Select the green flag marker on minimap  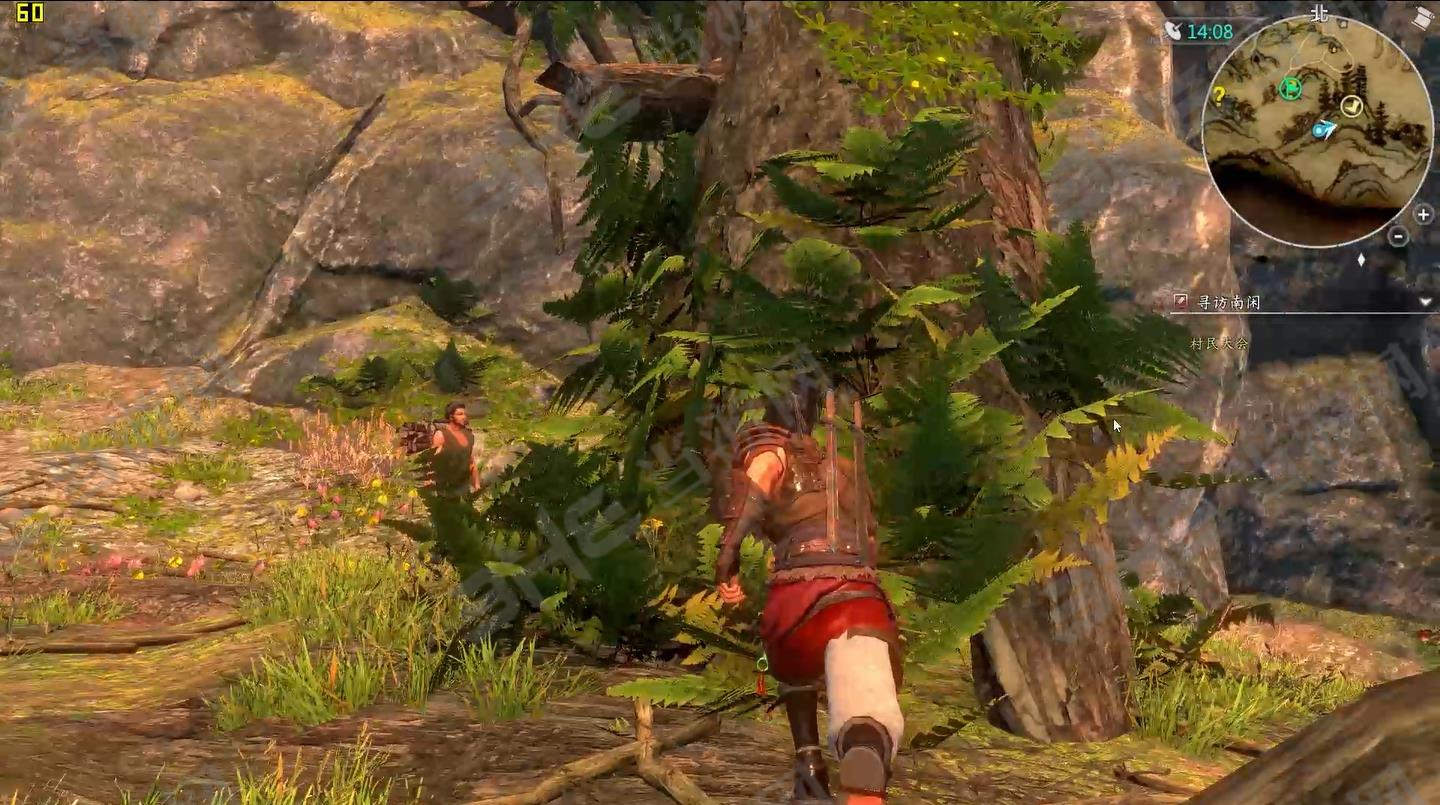[x=1290, y=89]
